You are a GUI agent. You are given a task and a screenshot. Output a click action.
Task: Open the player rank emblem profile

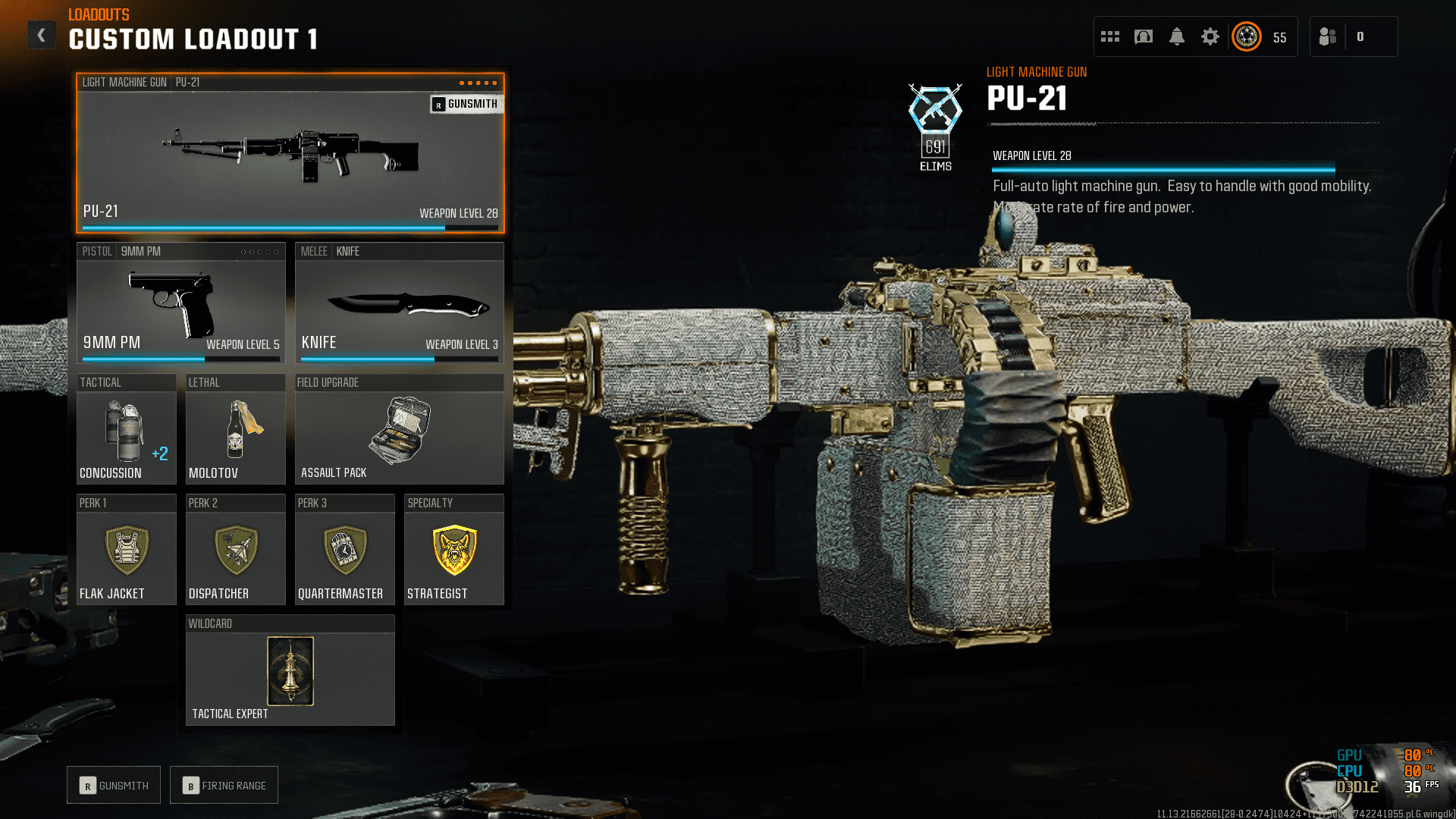pyautogui.click(x=1247, y=36)
